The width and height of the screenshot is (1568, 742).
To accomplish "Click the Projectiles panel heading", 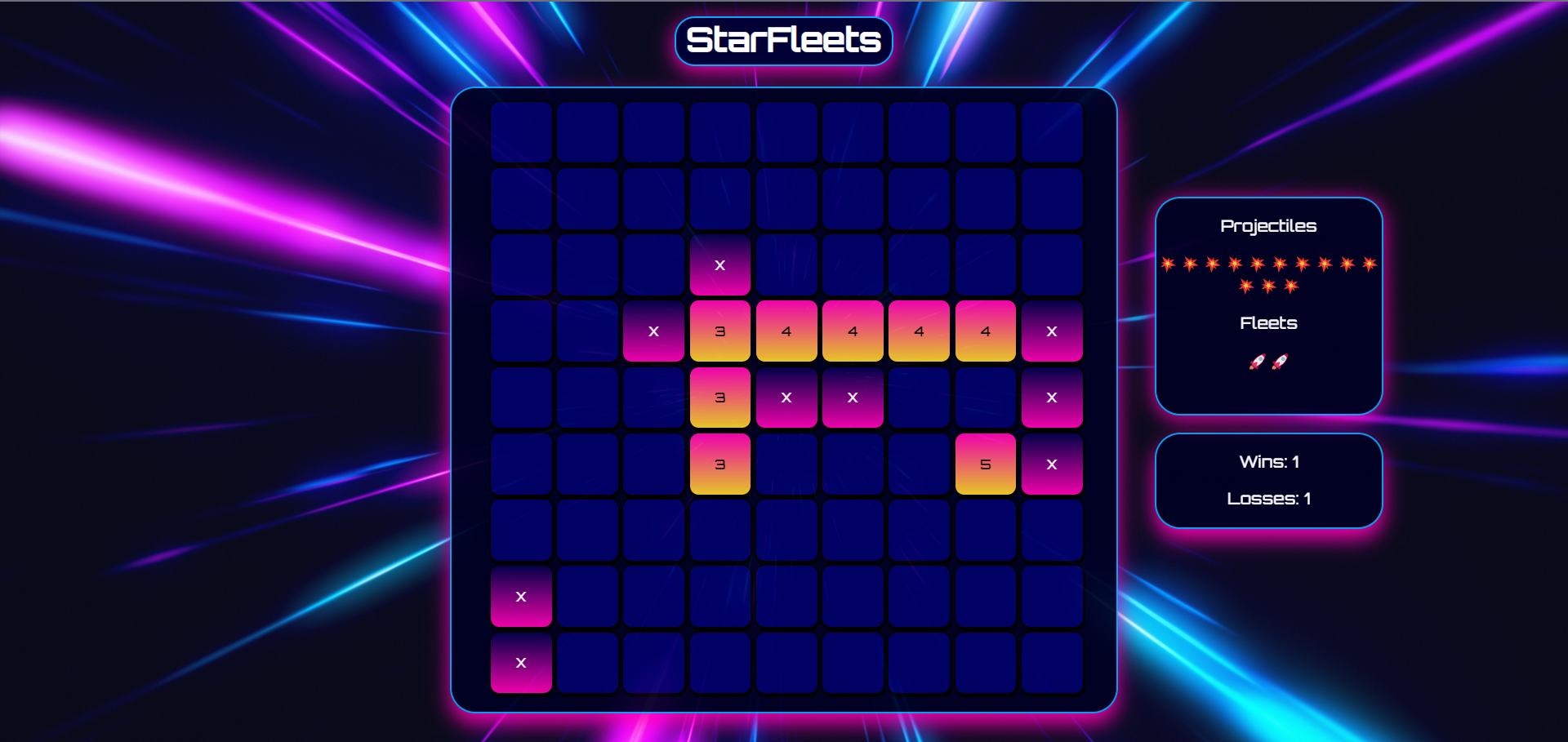I will 1268,226.
